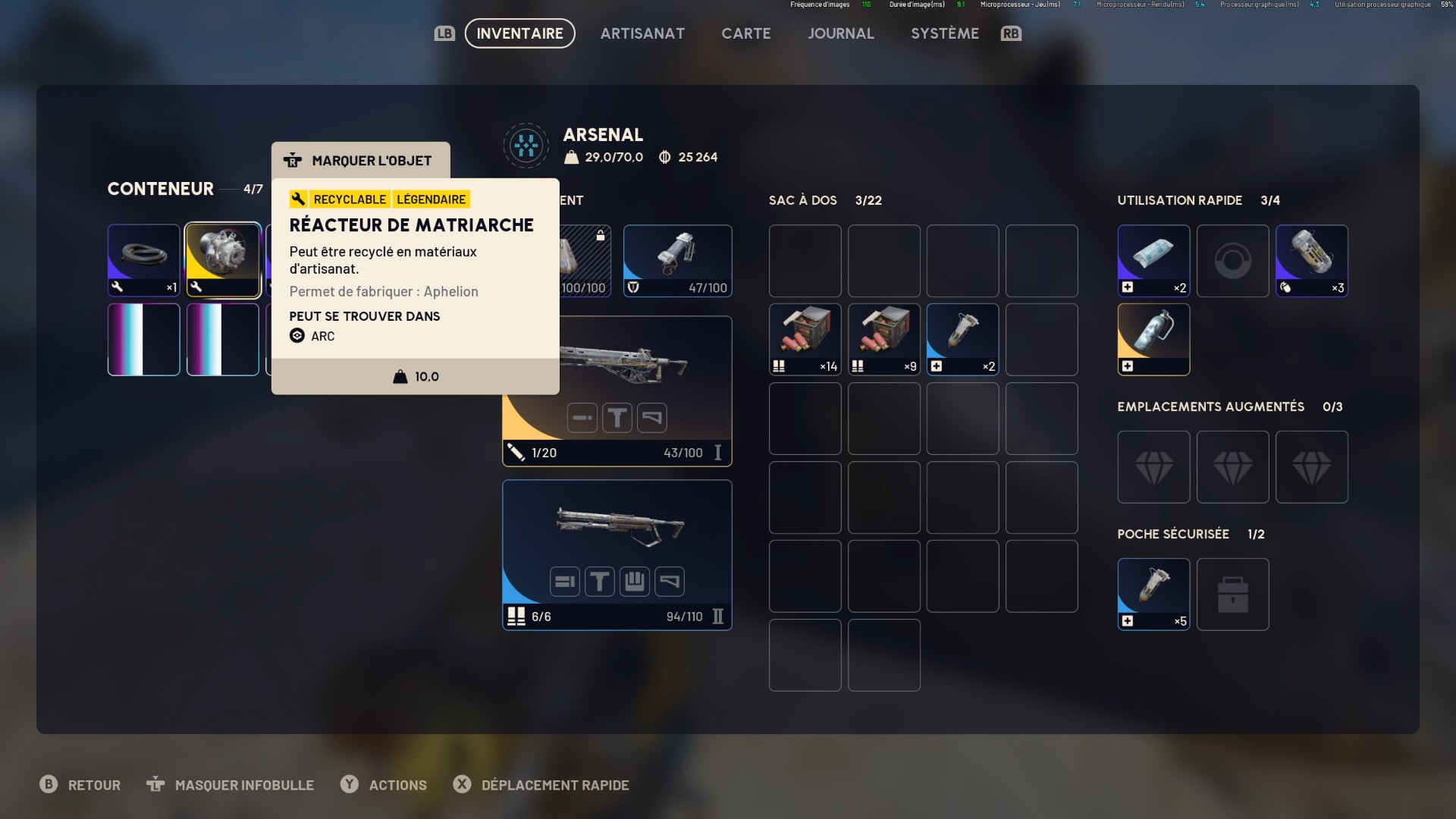This screenshot has width=1456, height=819.
Task: Switch to the JOURNAL tab
Action: (x=841, y=33)
